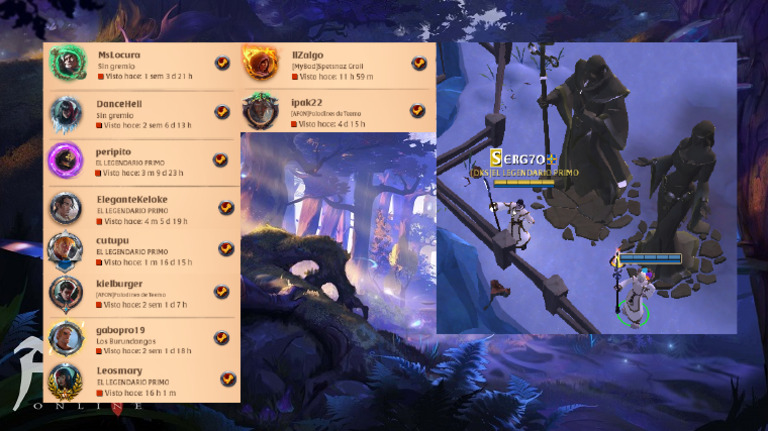This screenshot has height=431, width=768.
Task: Click the round button beside EleganteKeloke
Action: pos(226,208)
